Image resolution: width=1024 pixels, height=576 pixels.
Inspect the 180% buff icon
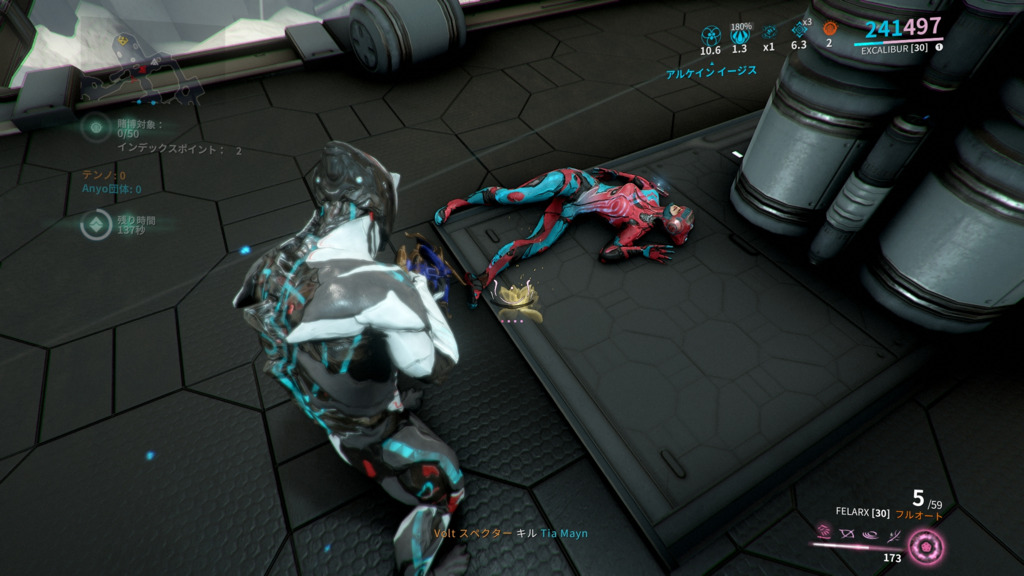[740, 33]
